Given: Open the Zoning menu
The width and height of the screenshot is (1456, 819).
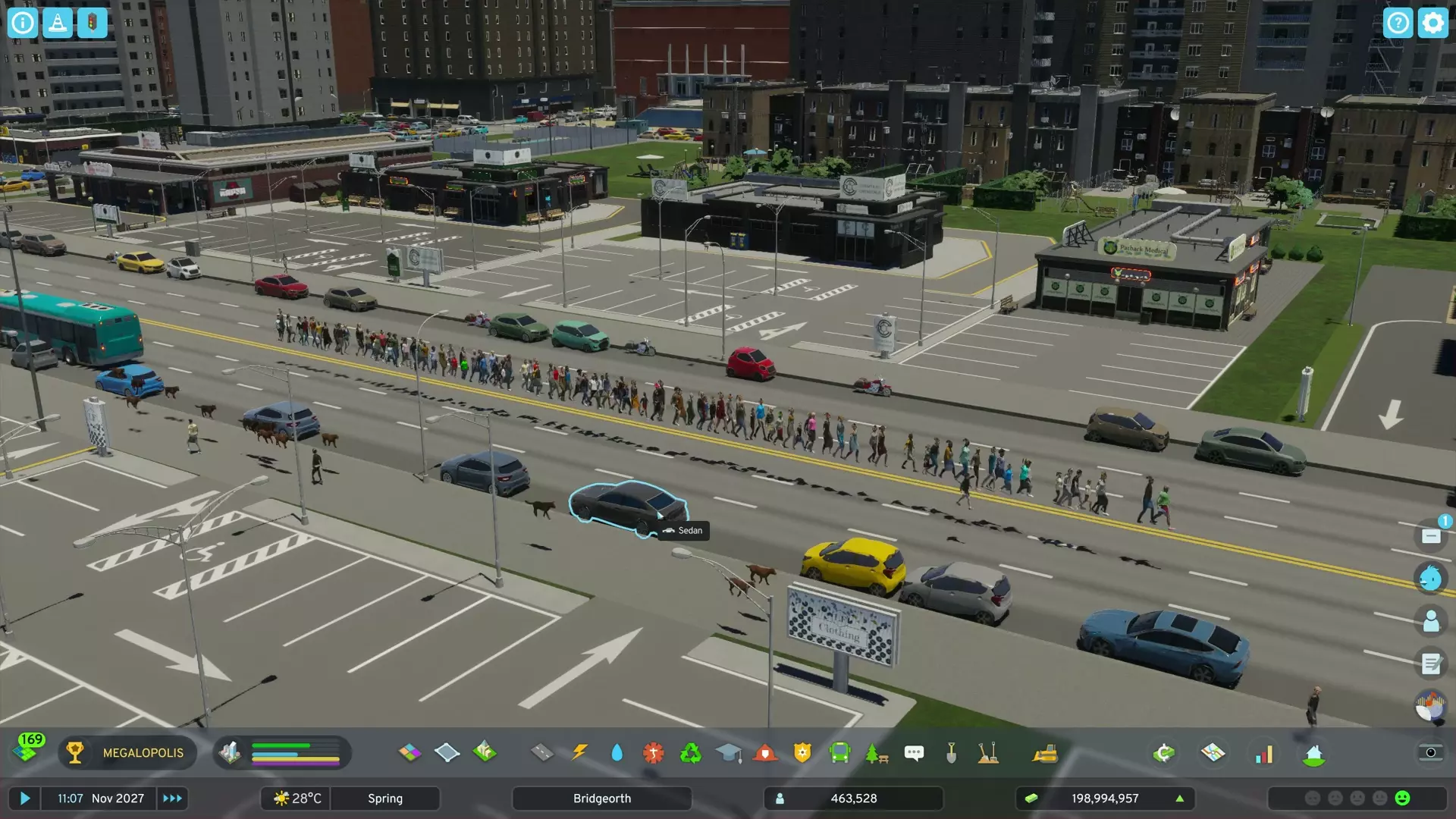Looking at the screenshot, I should (410, 752).
